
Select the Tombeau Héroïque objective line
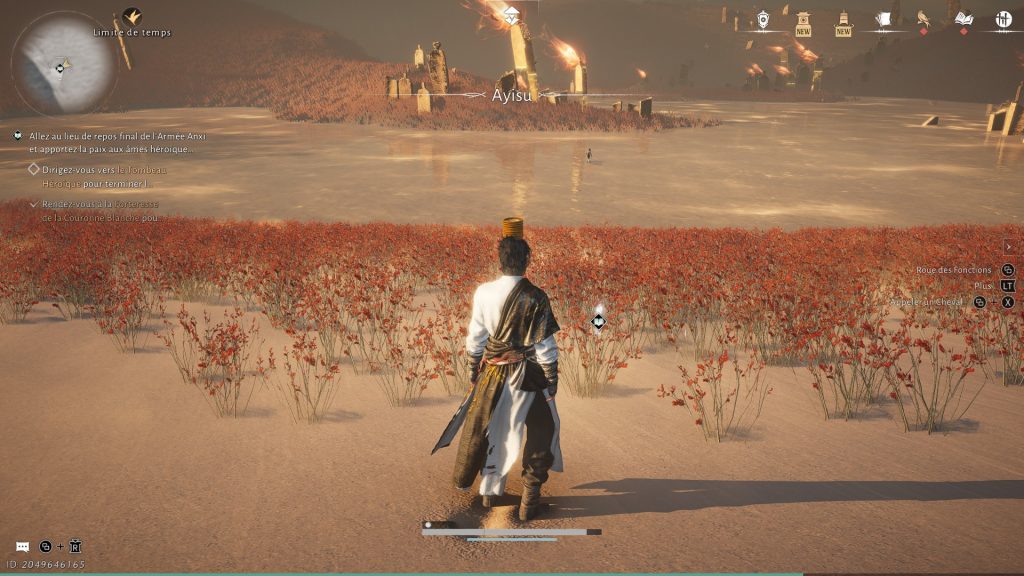tap(103, 176)
